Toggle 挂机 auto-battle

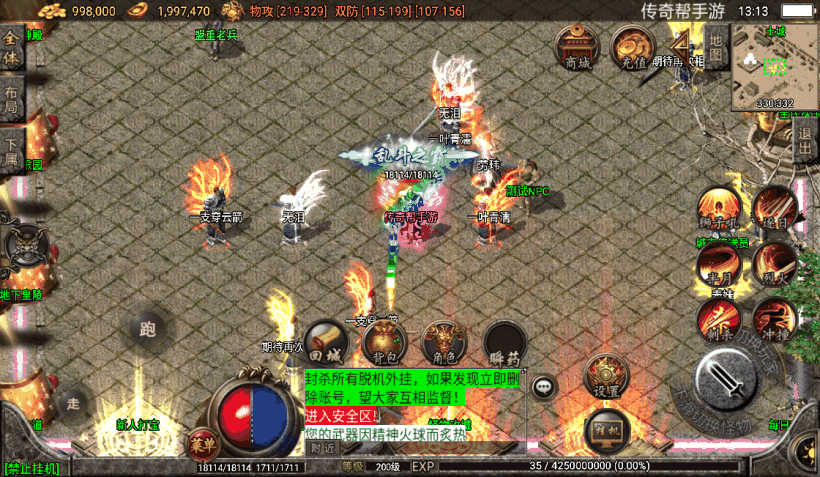click(603, 428)
